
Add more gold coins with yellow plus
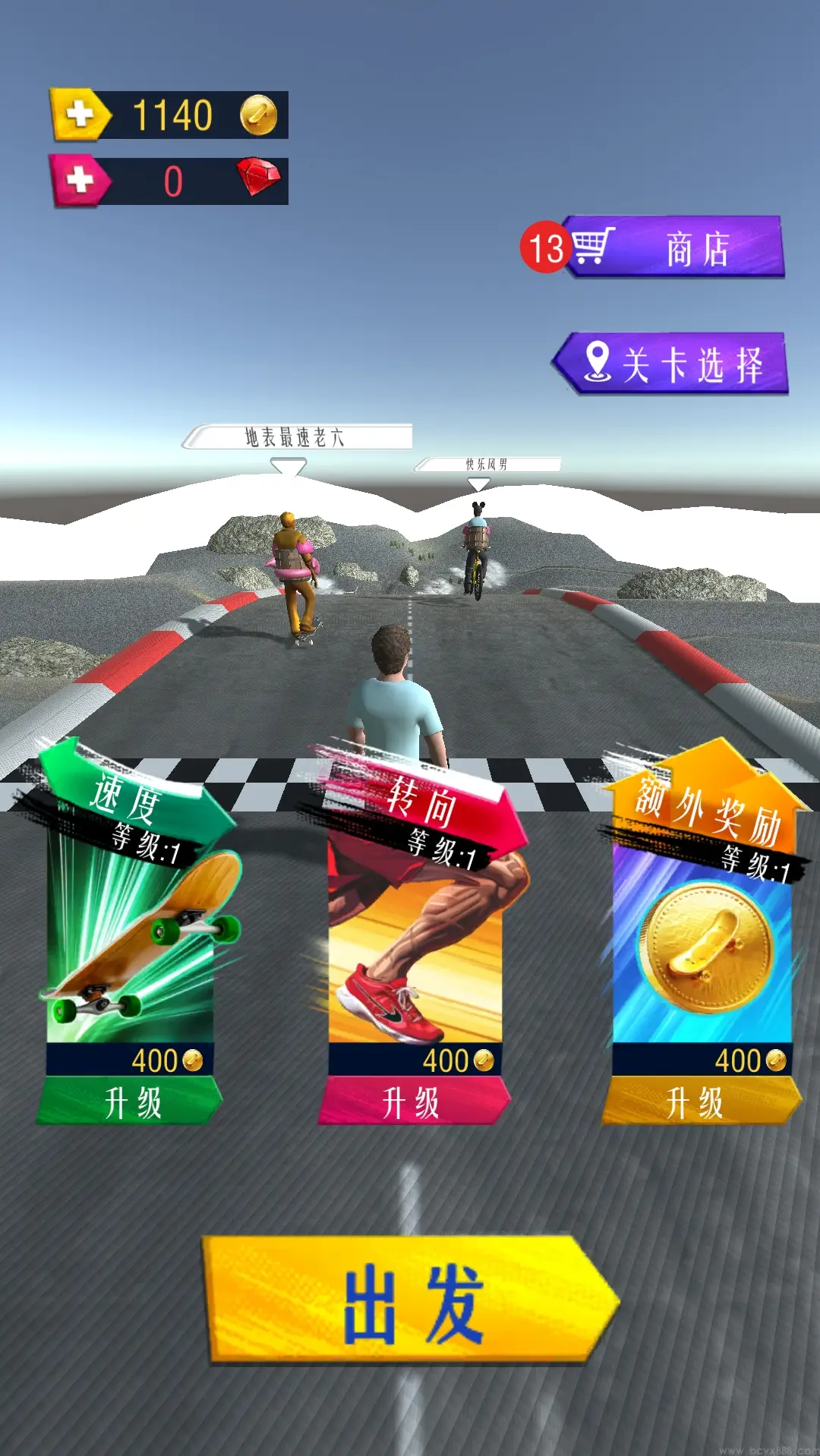pos(80,115)
